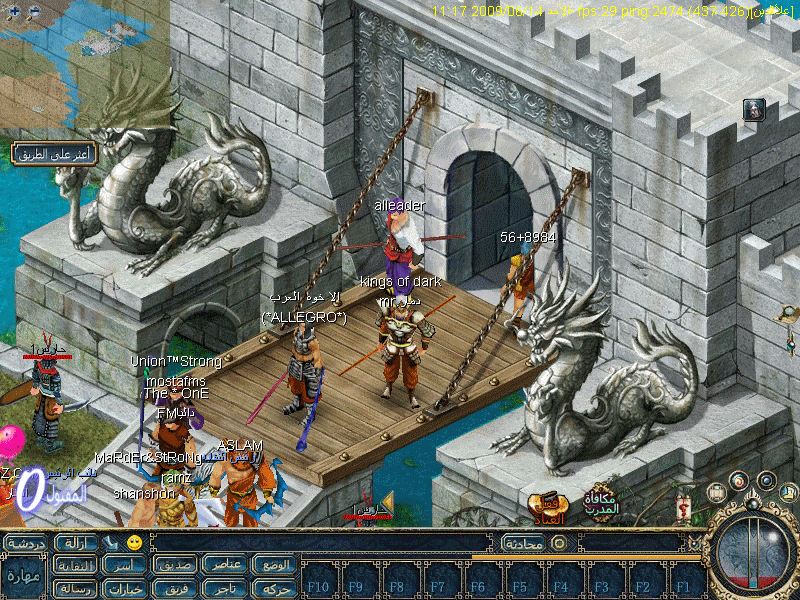Zoom in the minimap with the plus magnifier
This screenshot has width=800, height=600.
click(14, 12)
